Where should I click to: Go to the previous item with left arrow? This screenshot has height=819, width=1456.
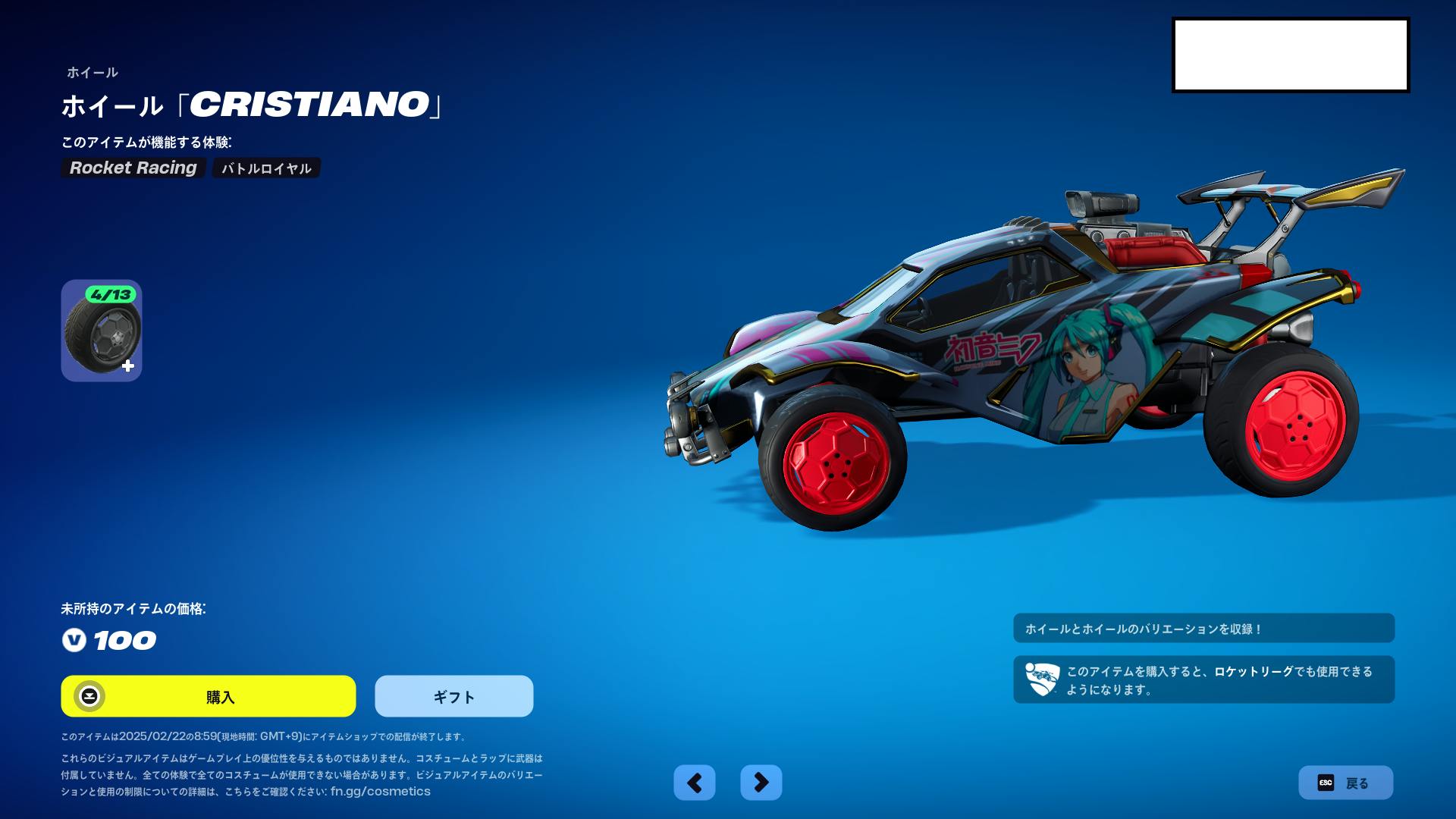tap(694, 783)
